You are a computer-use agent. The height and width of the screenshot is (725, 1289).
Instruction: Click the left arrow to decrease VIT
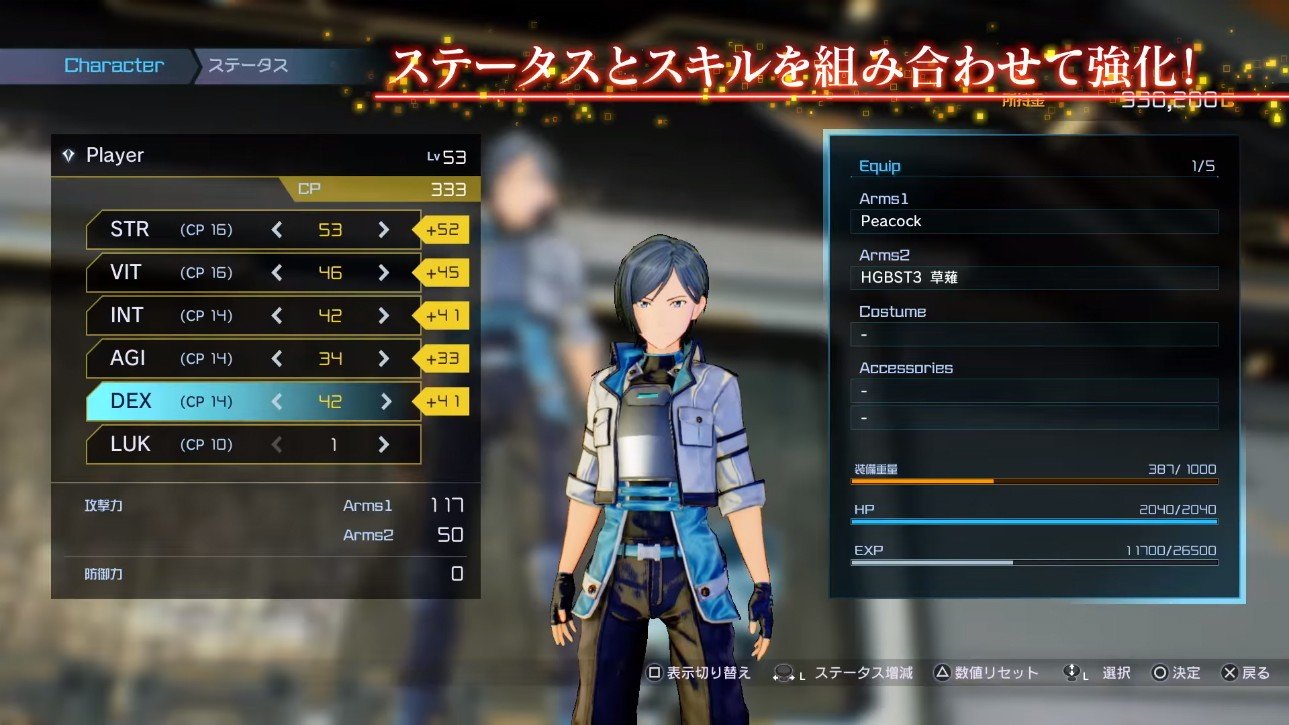275,272
